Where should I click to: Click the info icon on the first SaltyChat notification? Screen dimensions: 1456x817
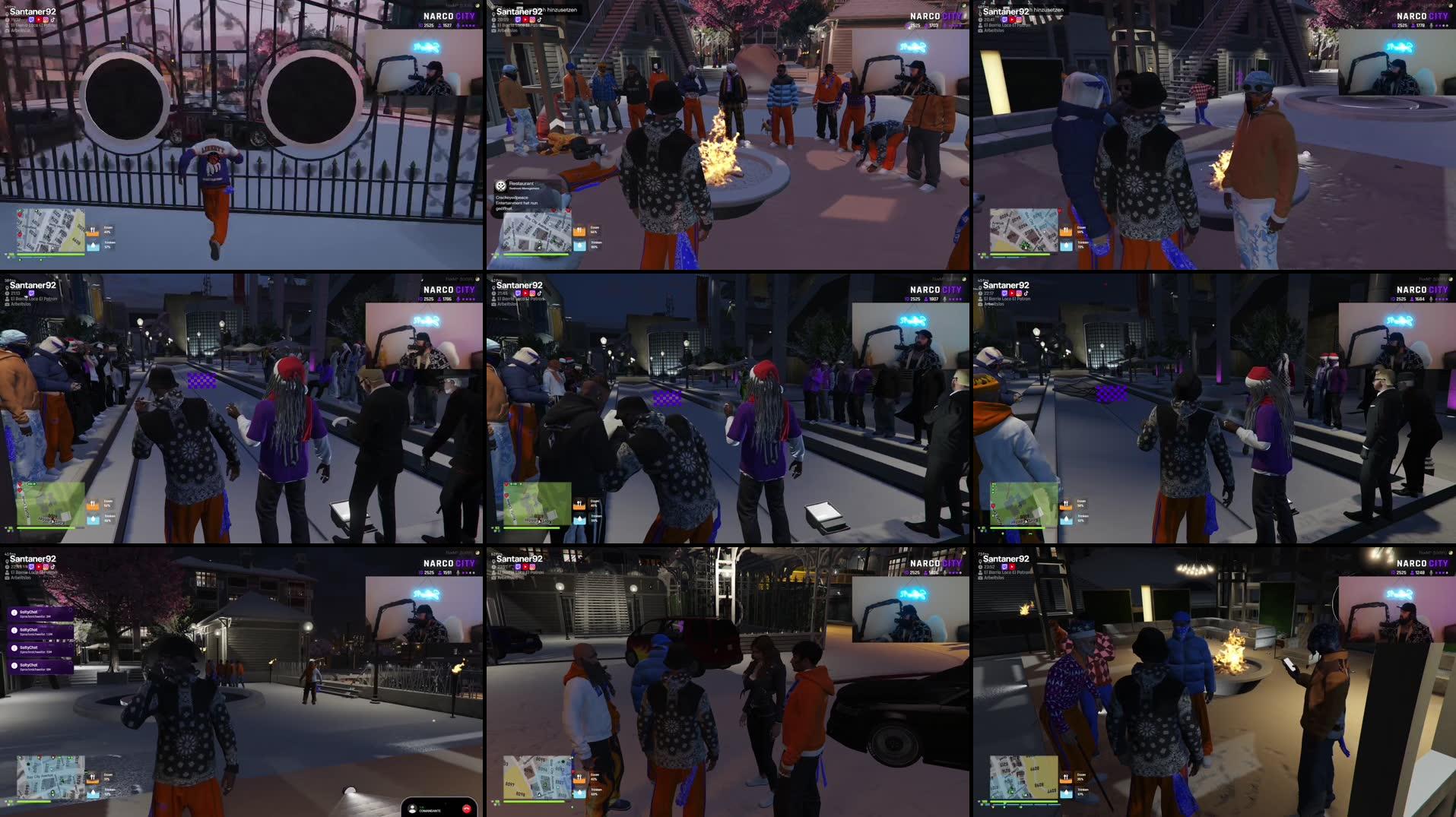(14, 613)
